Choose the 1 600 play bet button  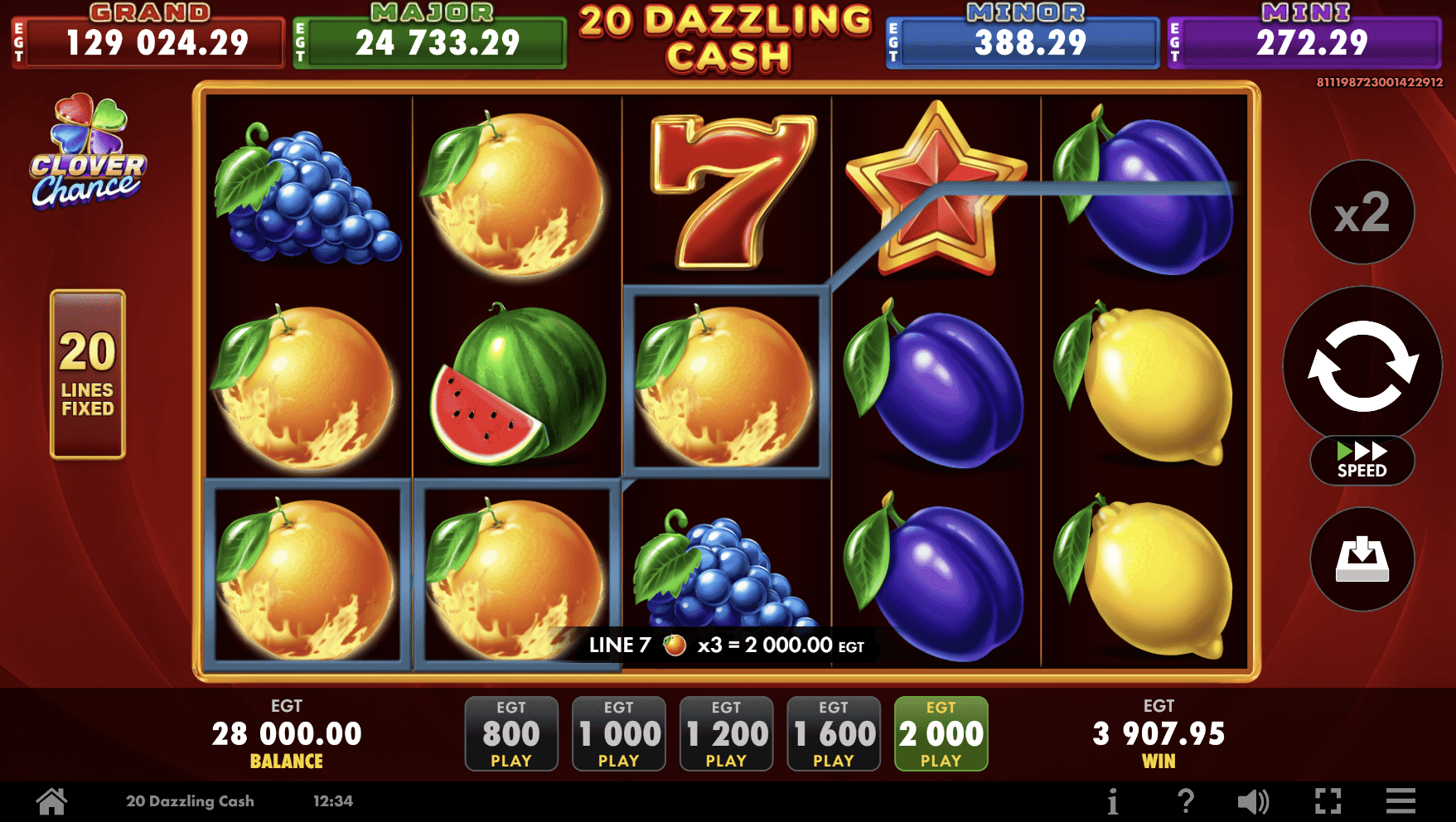pyautogui.click(x=833, y=733)
